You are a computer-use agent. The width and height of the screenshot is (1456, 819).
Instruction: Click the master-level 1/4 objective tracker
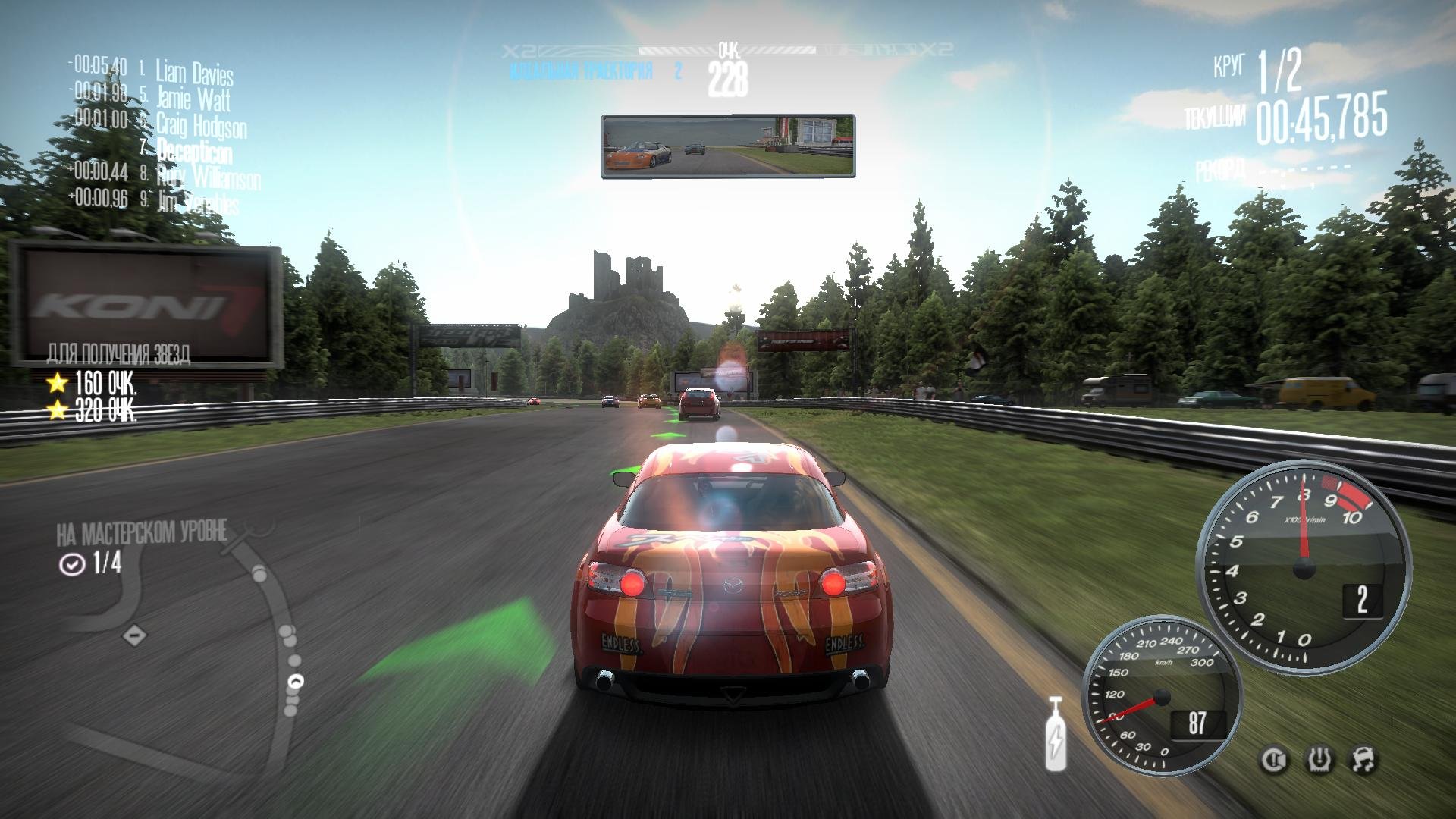tap(91, 563)
